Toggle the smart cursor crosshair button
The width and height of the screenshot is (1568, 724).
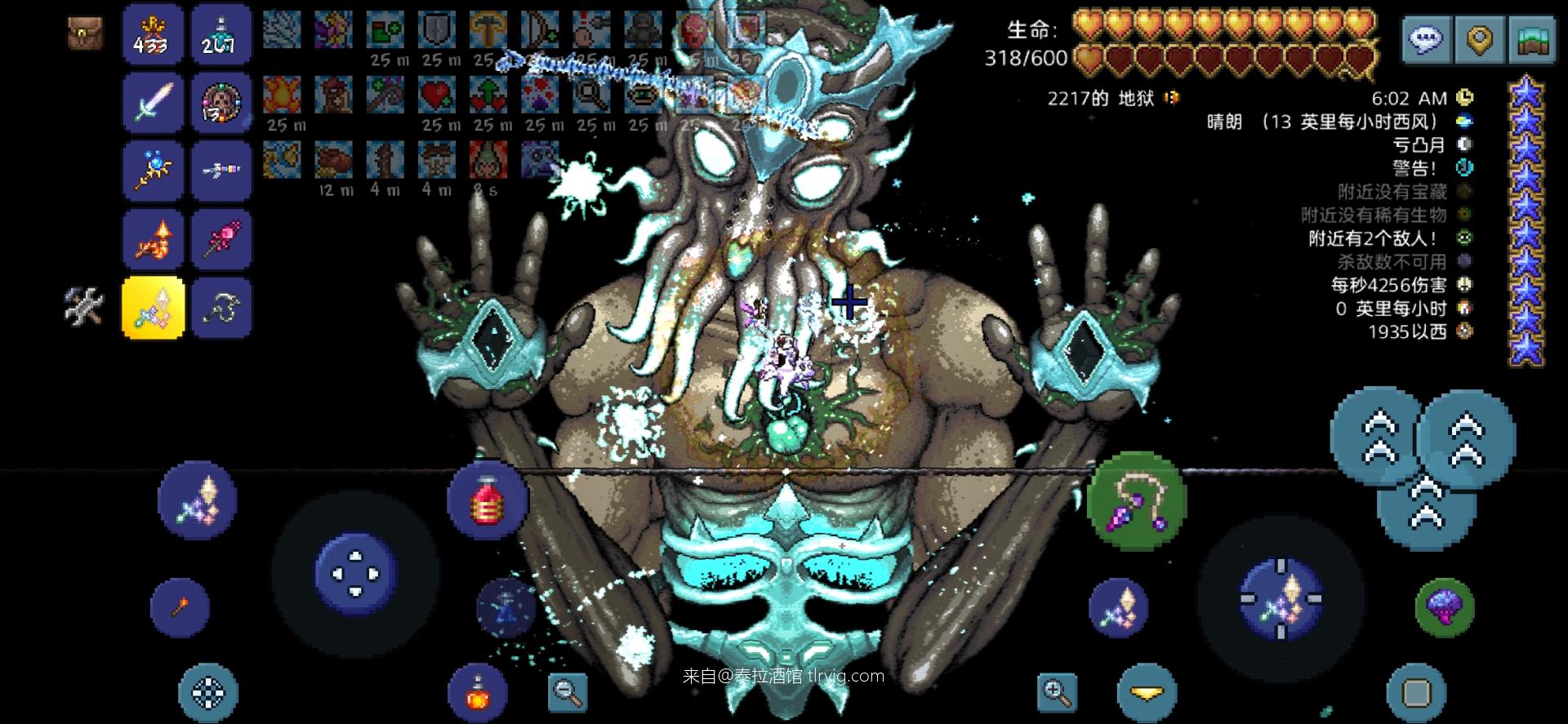tap(208, 693)
